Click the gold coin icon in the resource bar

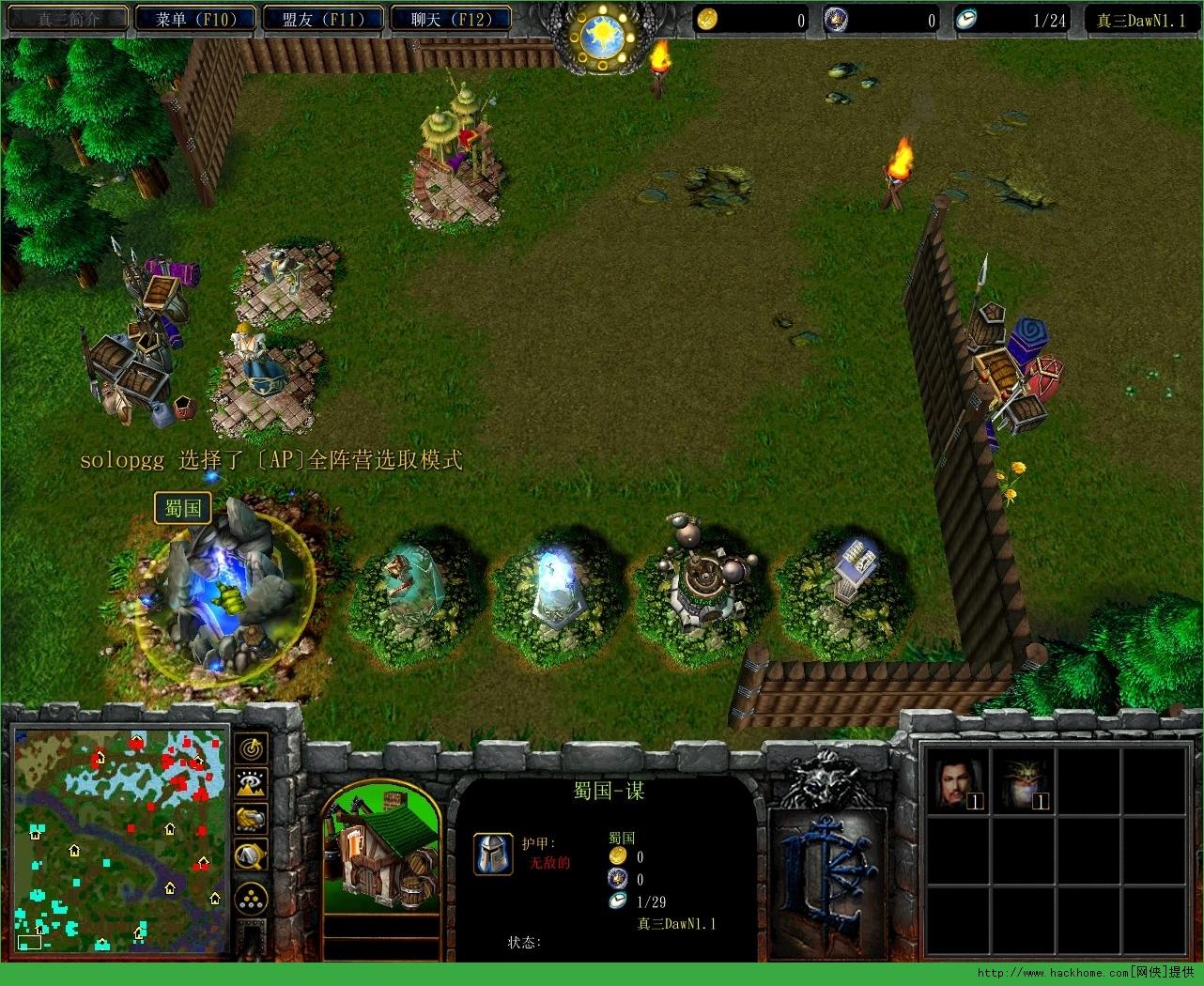pyautogui.click(x=707, y=18)
